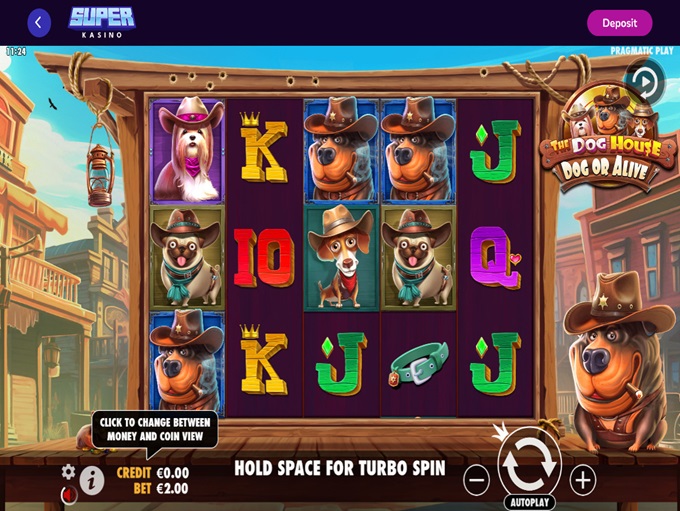
Task: Click the Deposit button
Action: pyautogui.click(x=619, y=23)
